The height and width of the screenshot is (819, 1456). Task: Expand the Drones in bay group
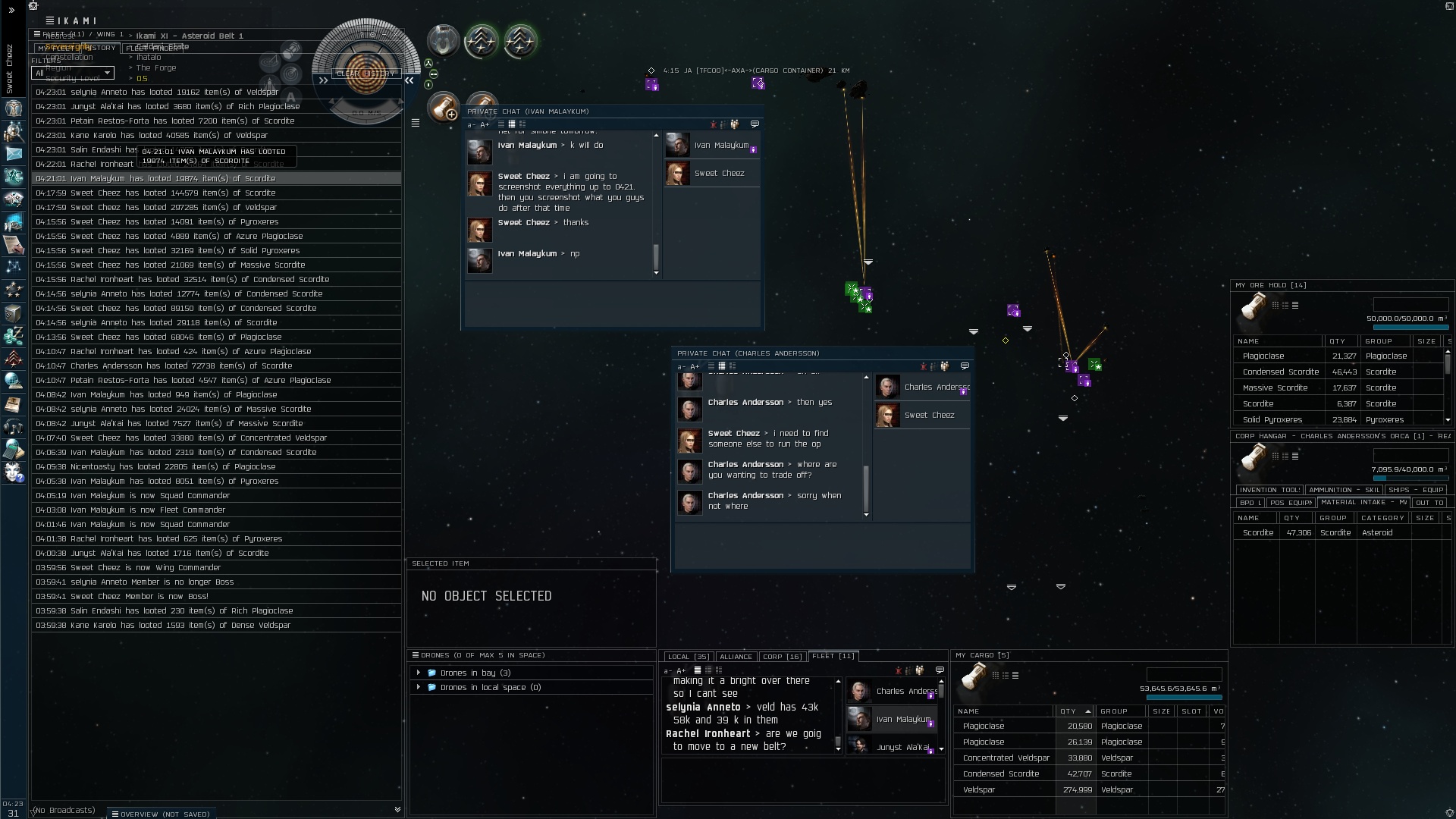(x=419, y=673)
